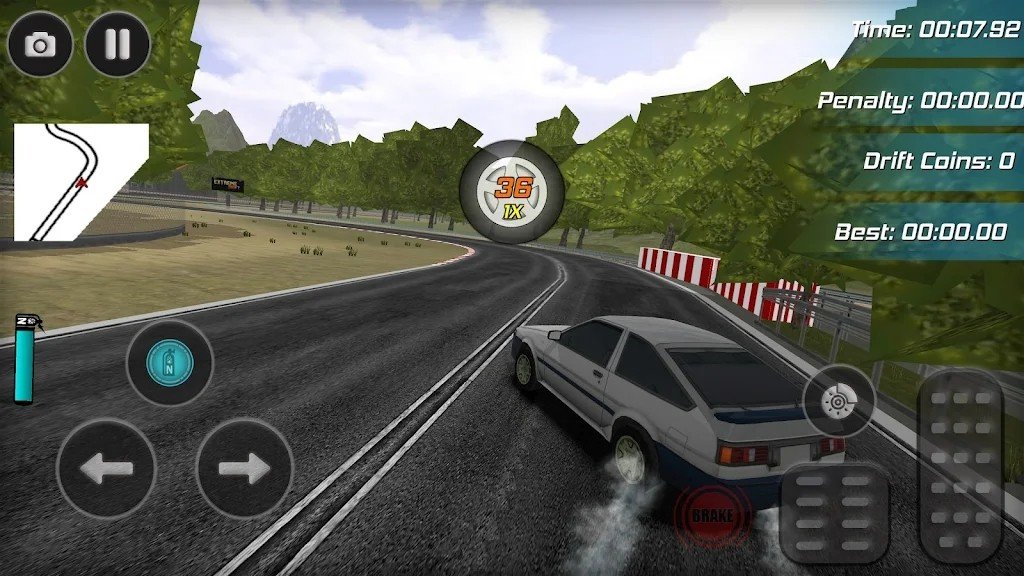
Task: Activate the nitro boost button
Action: point(169,362)
